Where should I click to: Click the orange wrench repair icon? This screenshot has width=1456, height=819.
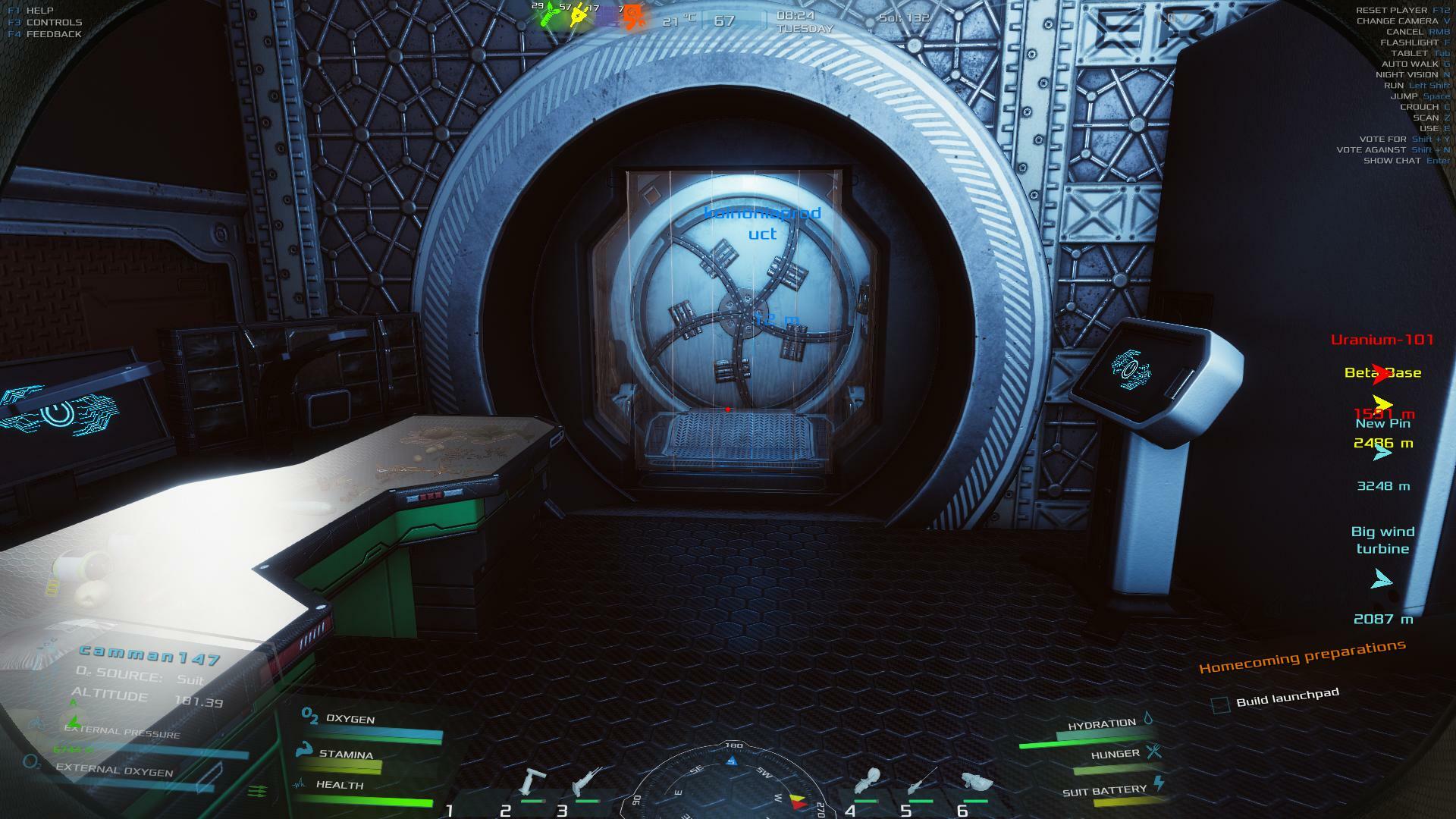tap(632, 17)
